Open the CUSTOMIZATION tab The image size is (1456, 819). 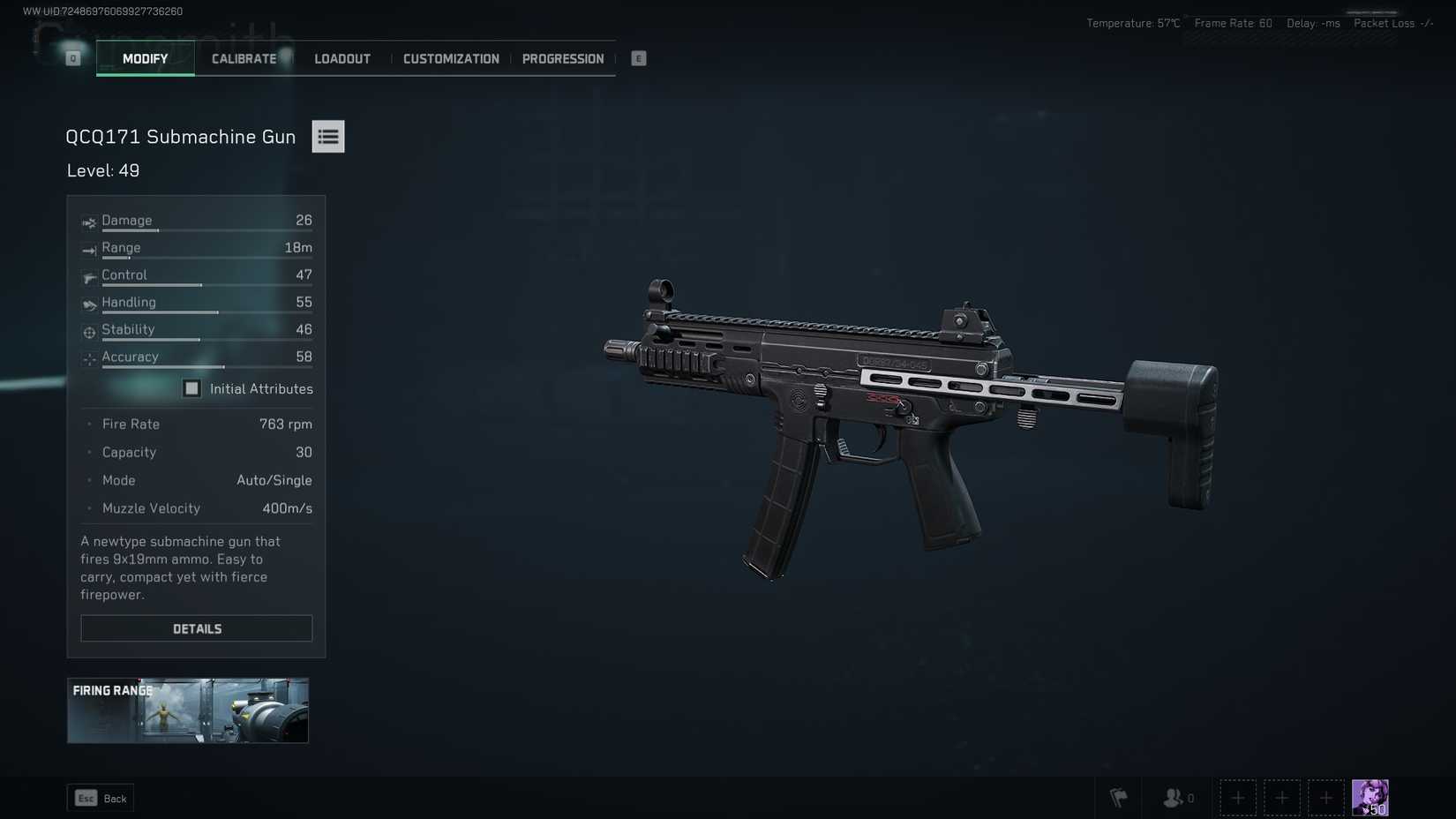click(x=451, y=58)
